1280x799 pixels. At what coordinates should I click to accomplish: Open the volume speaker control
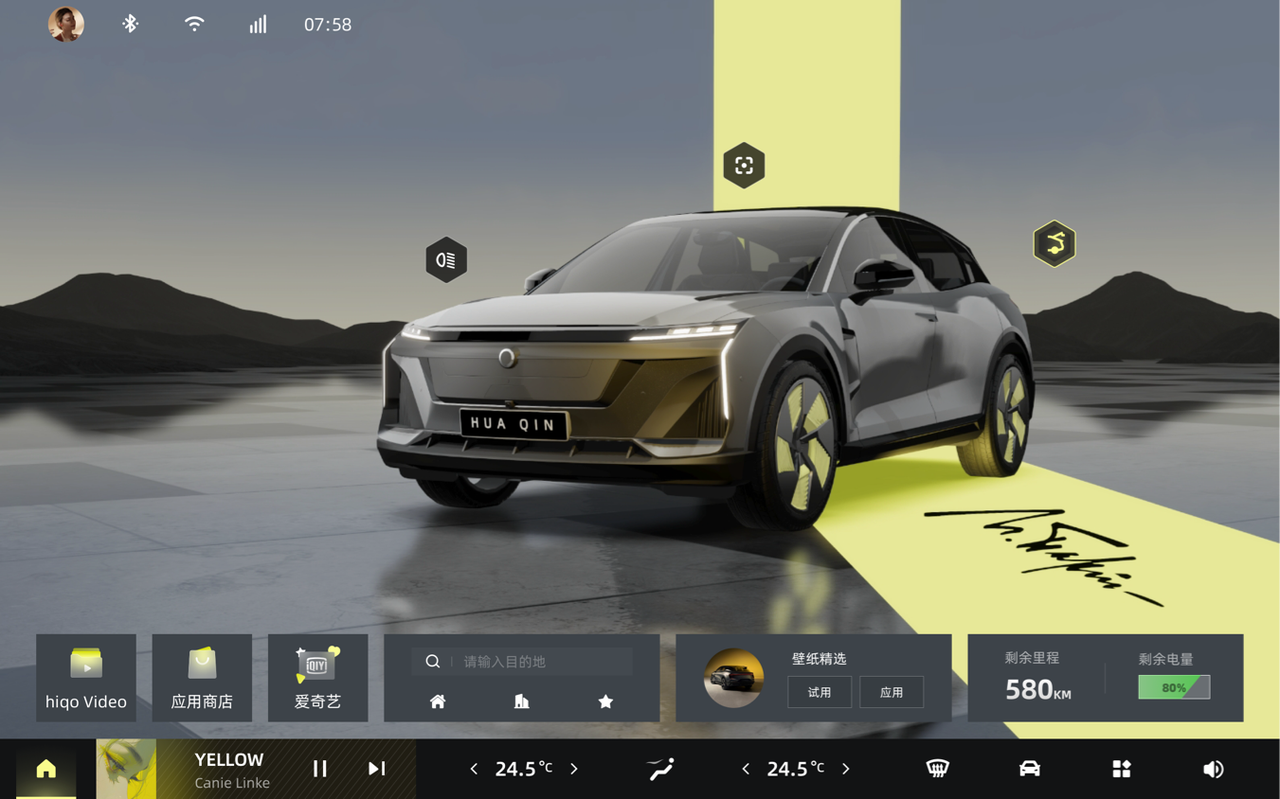1213,768
